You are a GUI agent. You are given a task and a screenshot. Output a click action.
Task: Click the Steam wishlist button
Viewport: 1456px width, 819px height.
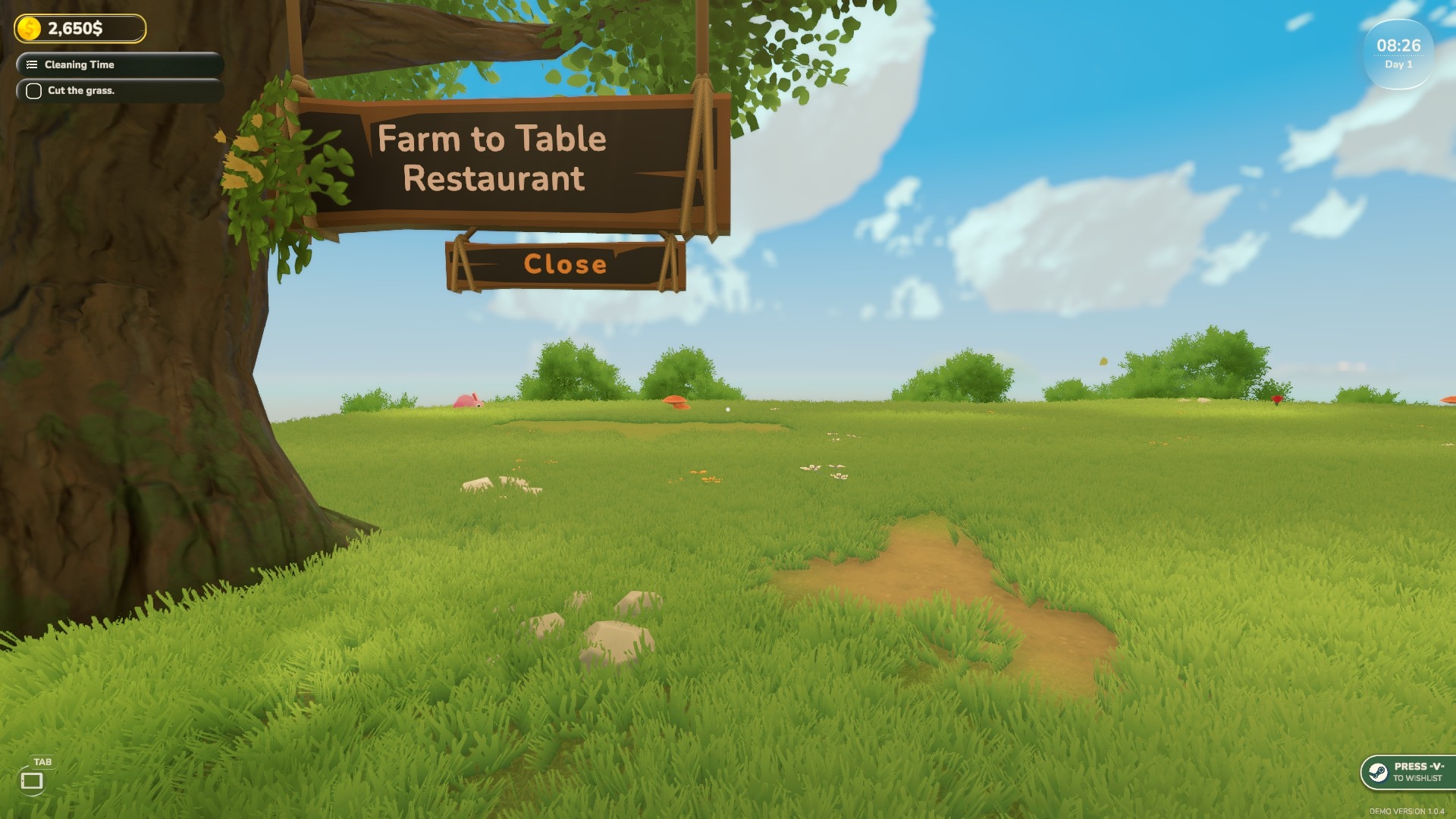pos(1407,772)
